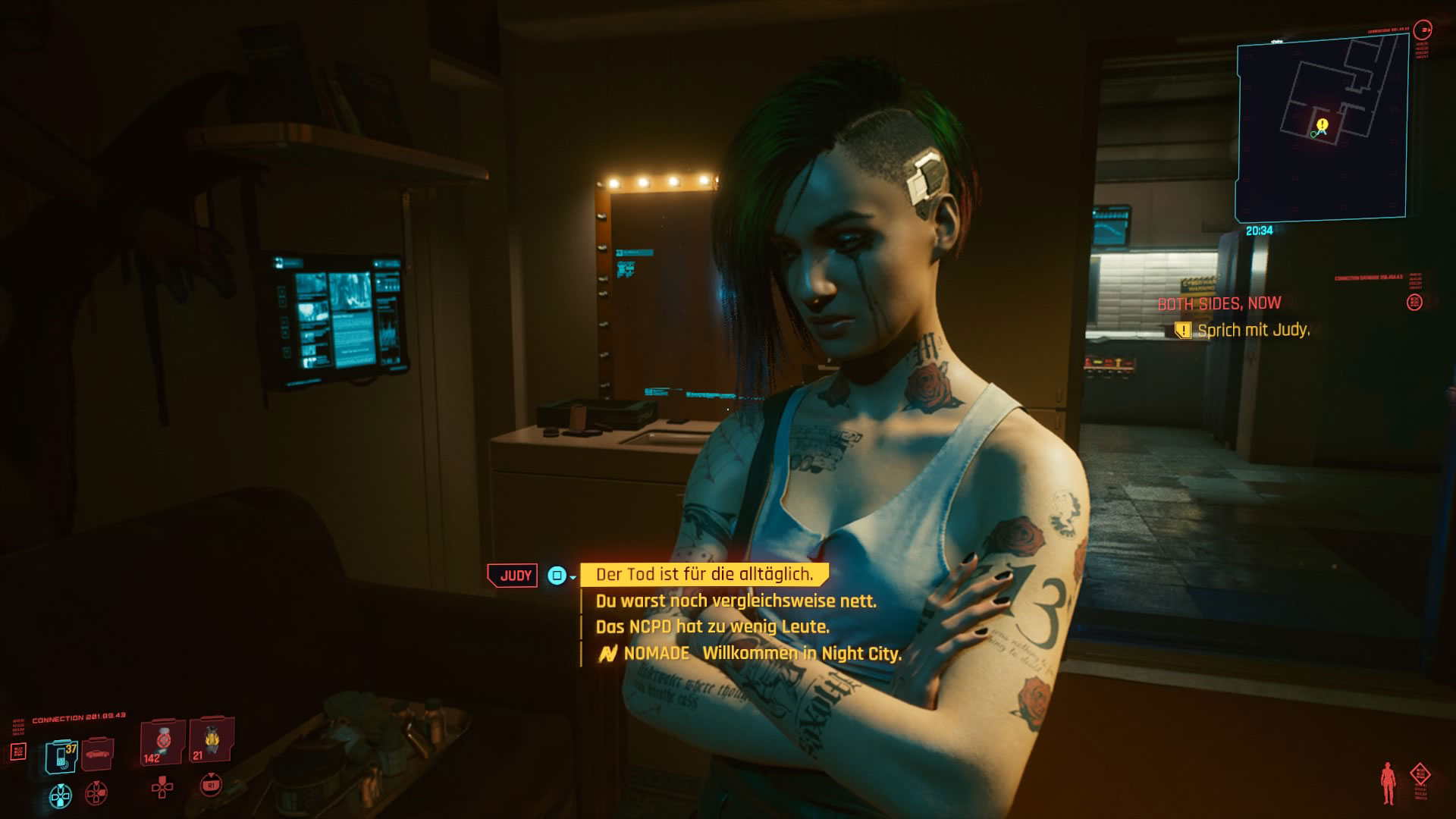Screen dimensions: 1456x819
Task: Open the phone icon with 37 messages
Action: (x=61, y=755)
